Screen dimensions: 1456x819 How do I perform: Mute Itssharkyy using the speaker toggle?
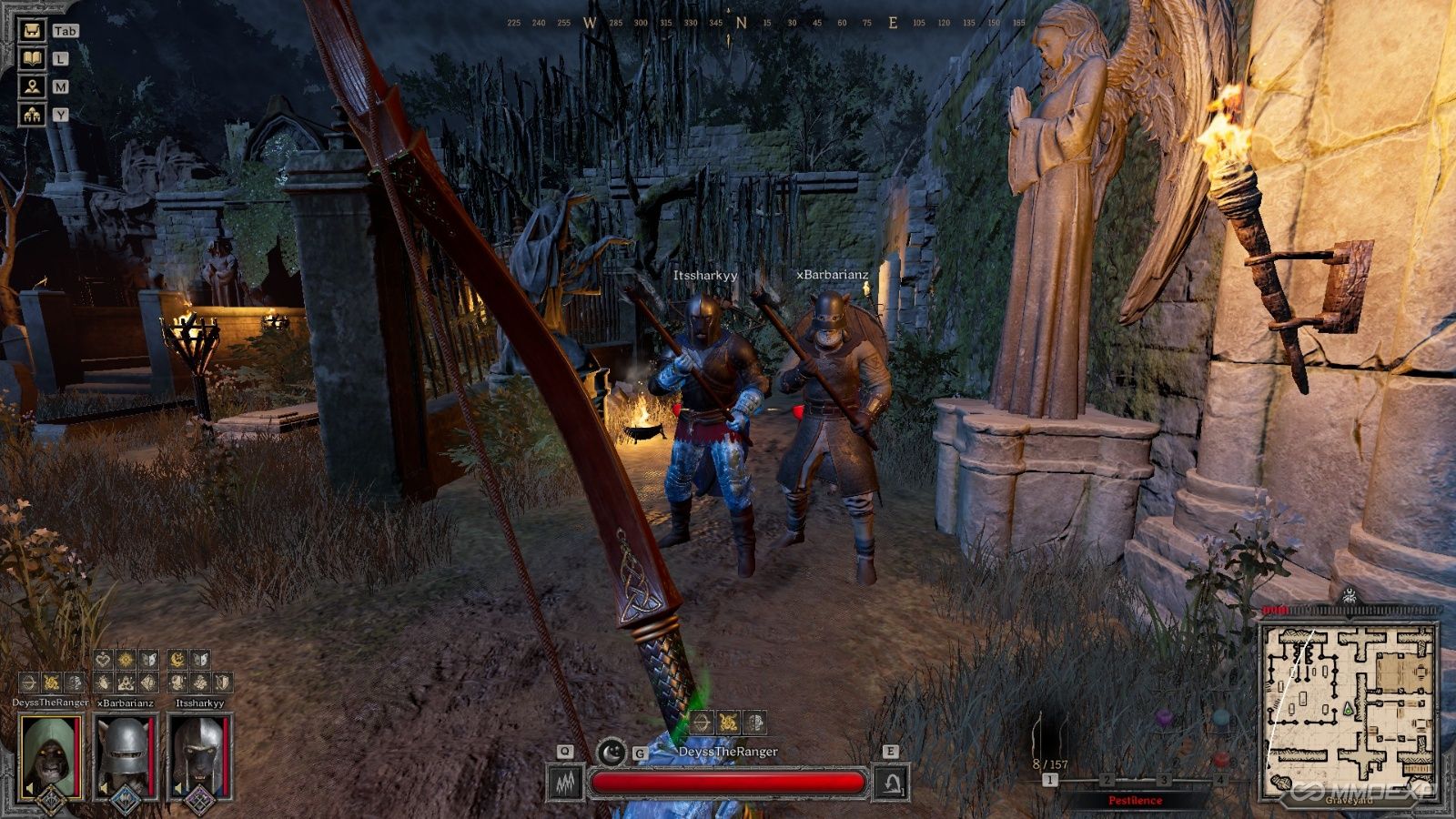[x=179, y=786]
